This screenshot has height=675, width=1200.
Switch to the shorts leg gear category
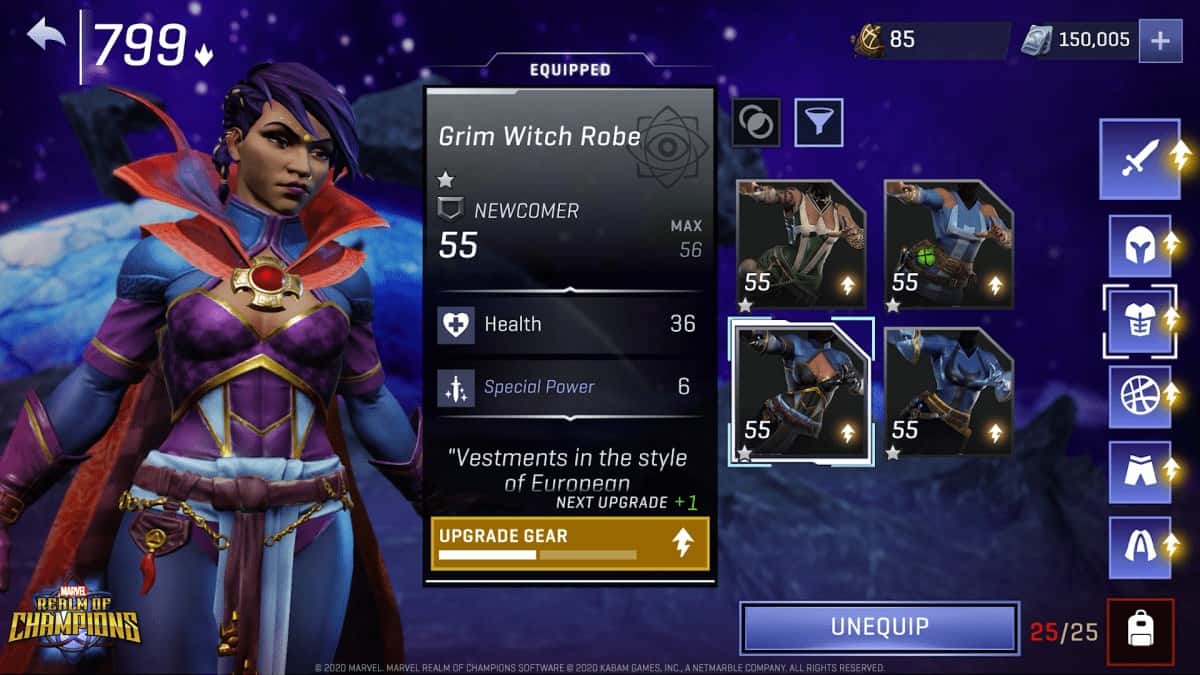pos(1140,471)
